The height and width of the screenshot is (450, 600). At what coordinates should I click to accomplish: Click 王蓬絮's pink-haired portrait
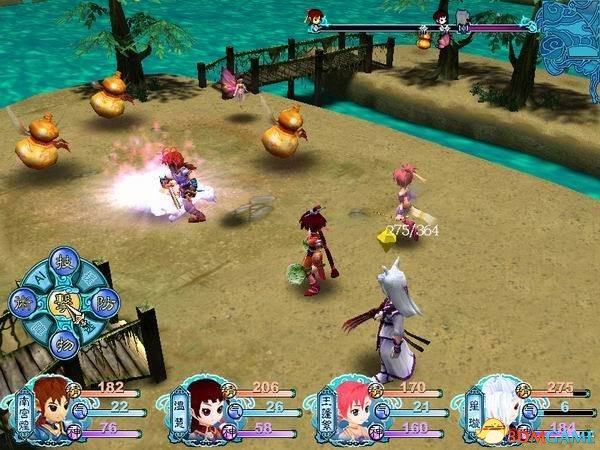click(x=351, y=409)
